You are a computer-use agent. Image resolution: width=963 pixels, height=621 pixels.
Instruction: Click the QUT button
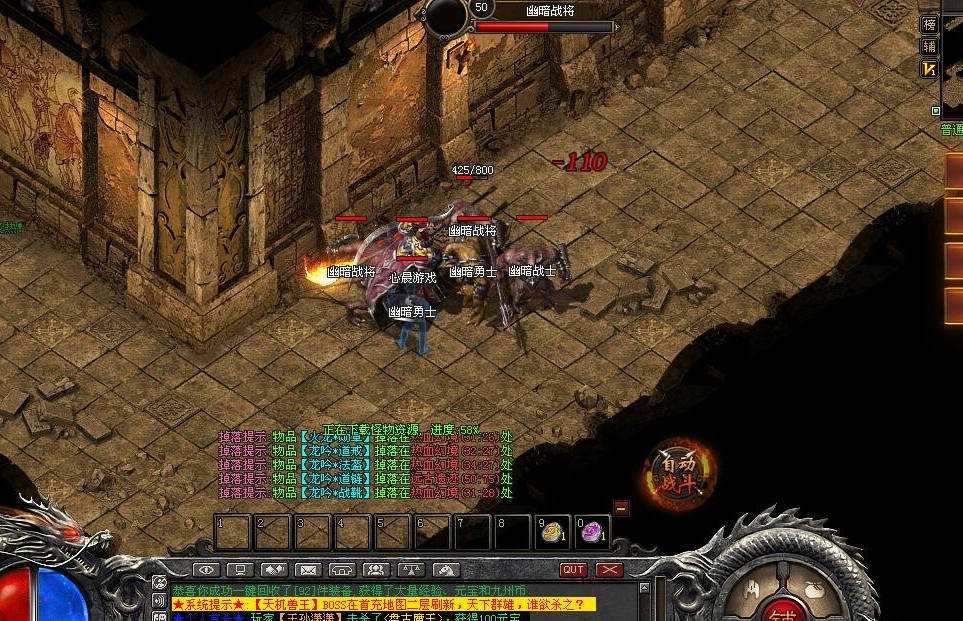[573, 570]
